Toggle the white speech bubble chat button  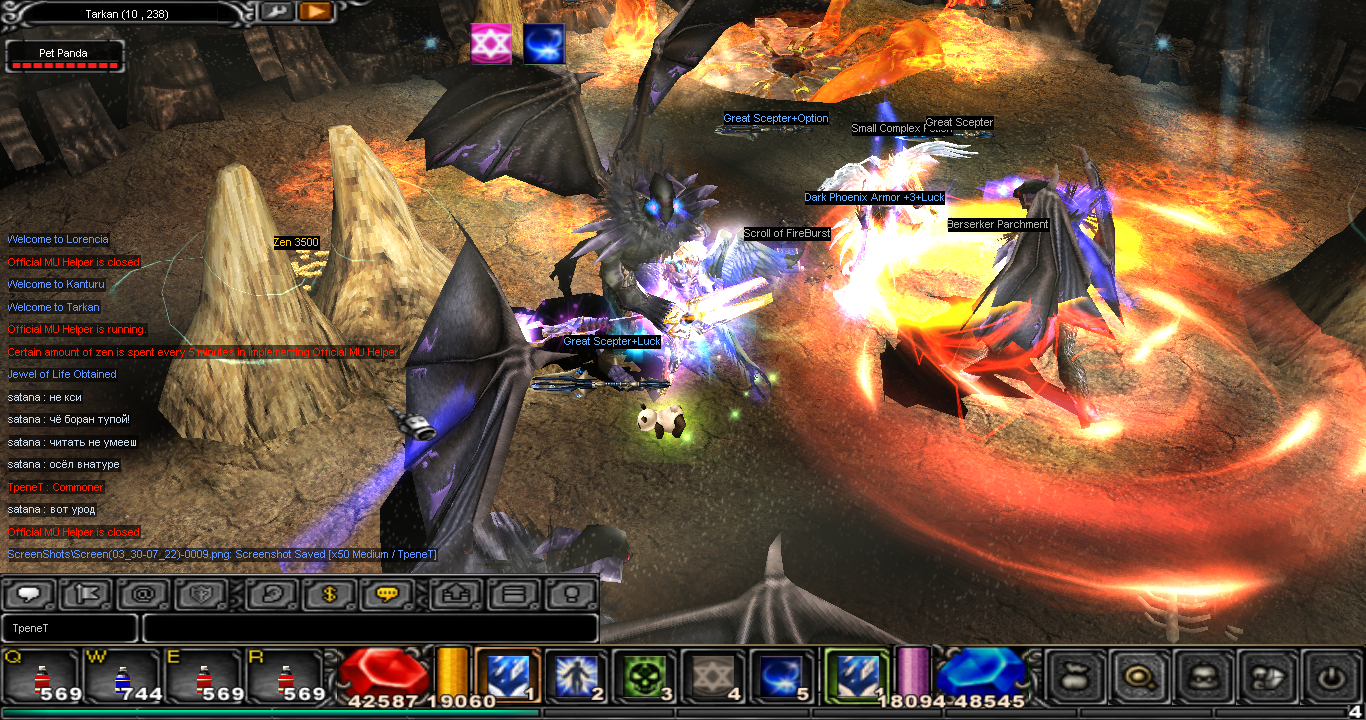point(29,594)
